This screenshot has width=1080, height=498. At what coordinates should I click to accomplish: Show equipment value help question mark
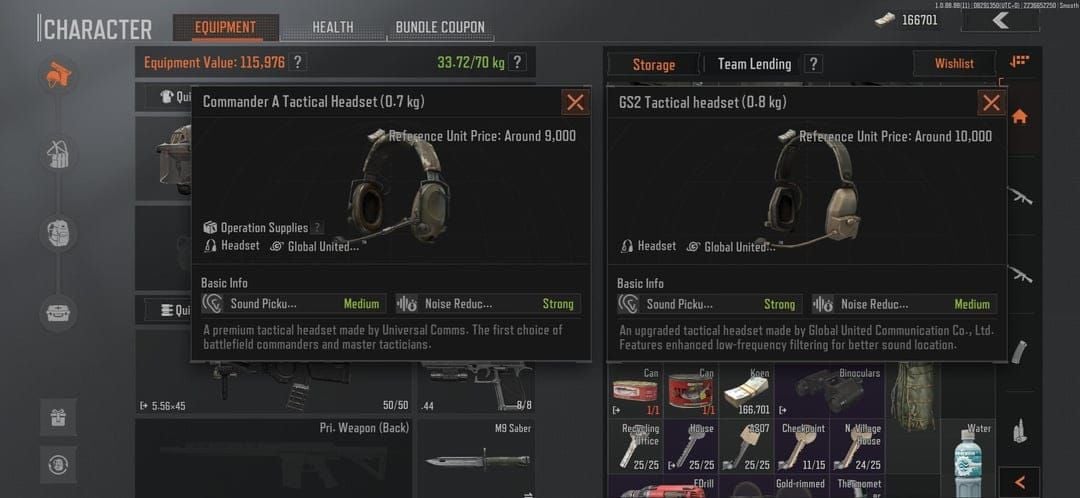click(297, 62)
